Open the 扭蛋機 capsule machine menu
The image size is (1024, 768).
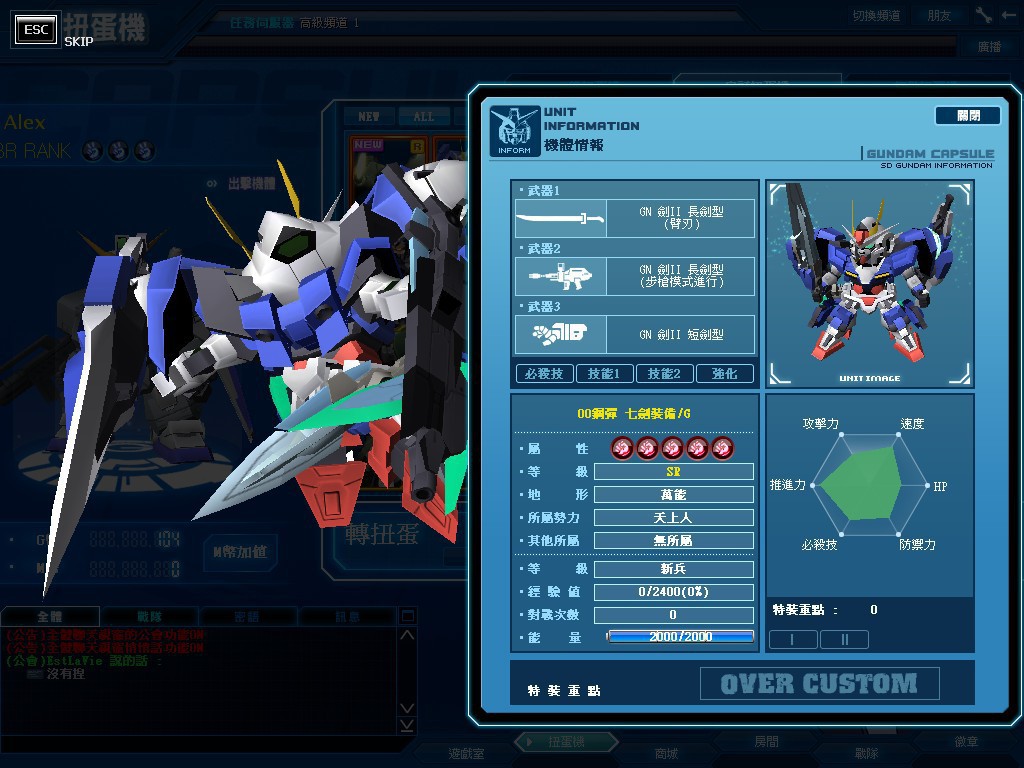(x=566, y=742)
